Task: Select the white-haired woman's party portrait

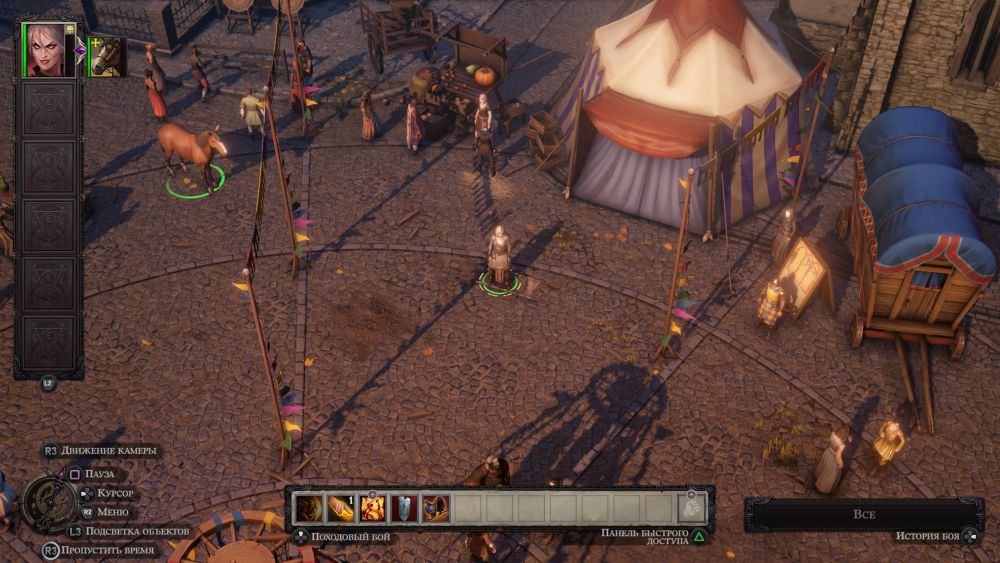Action: 49,50
